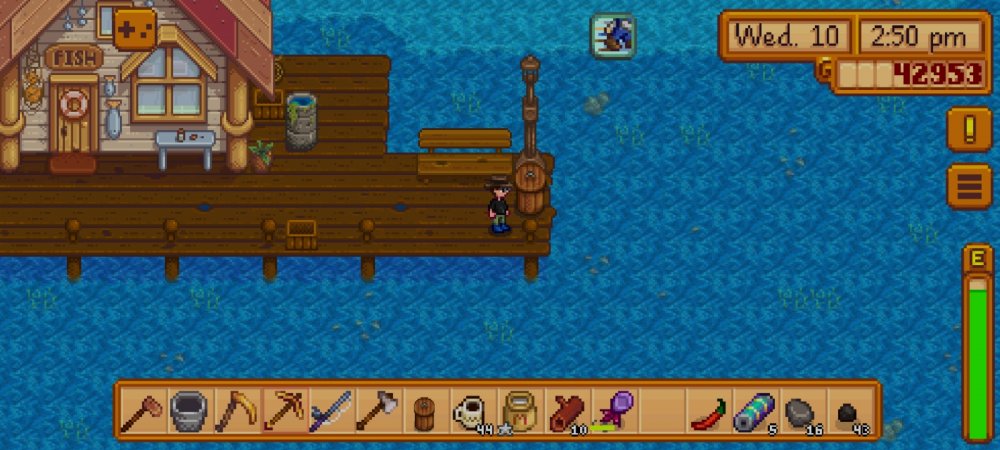Choose the striped blue cylinder stack of 5
Screen dimensions: 1000x450
click(x=755, y=411)
